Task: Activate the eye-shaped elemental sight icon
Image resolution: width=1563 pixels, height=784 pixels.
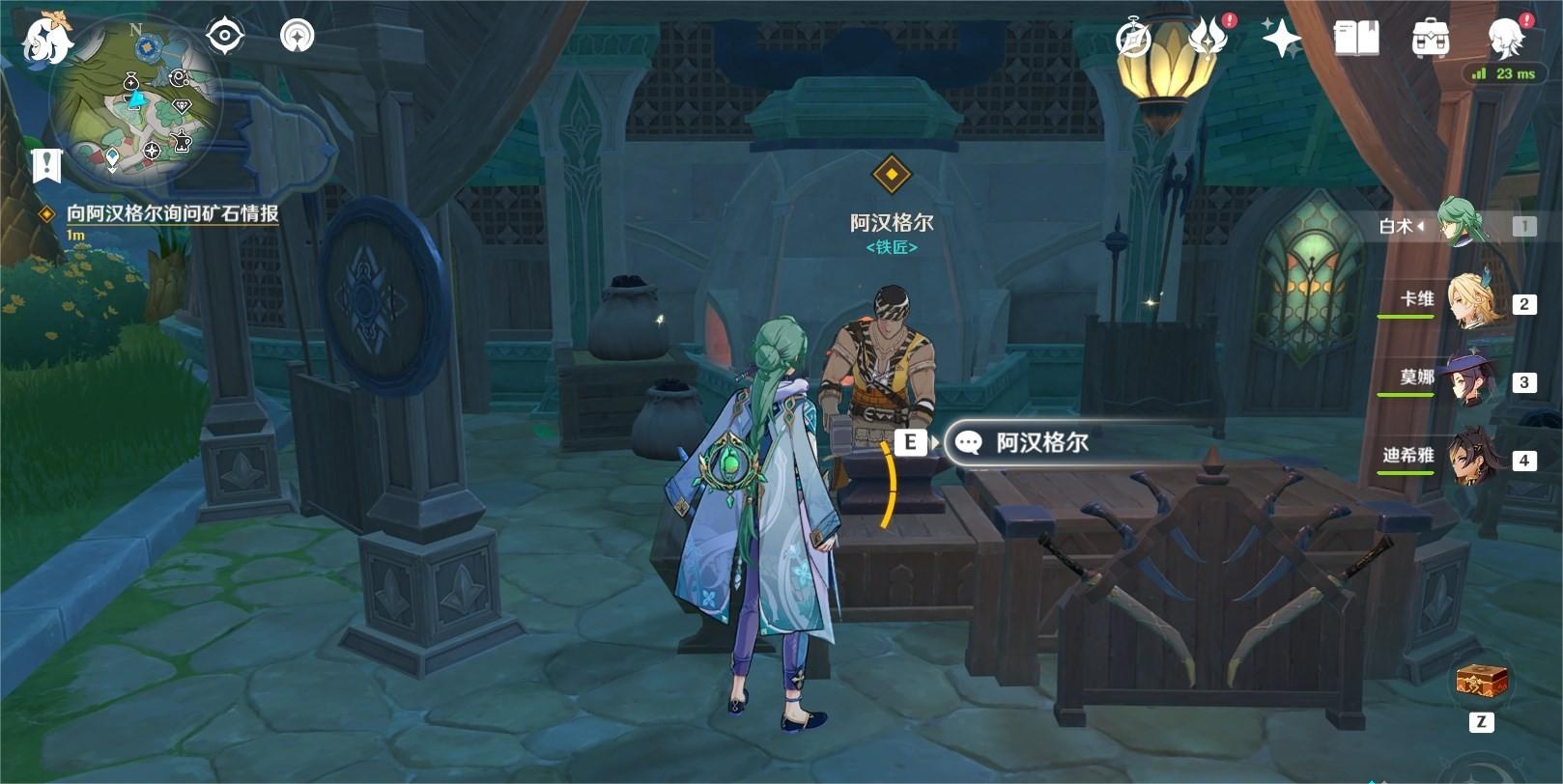Action: [x=224, y=37]
